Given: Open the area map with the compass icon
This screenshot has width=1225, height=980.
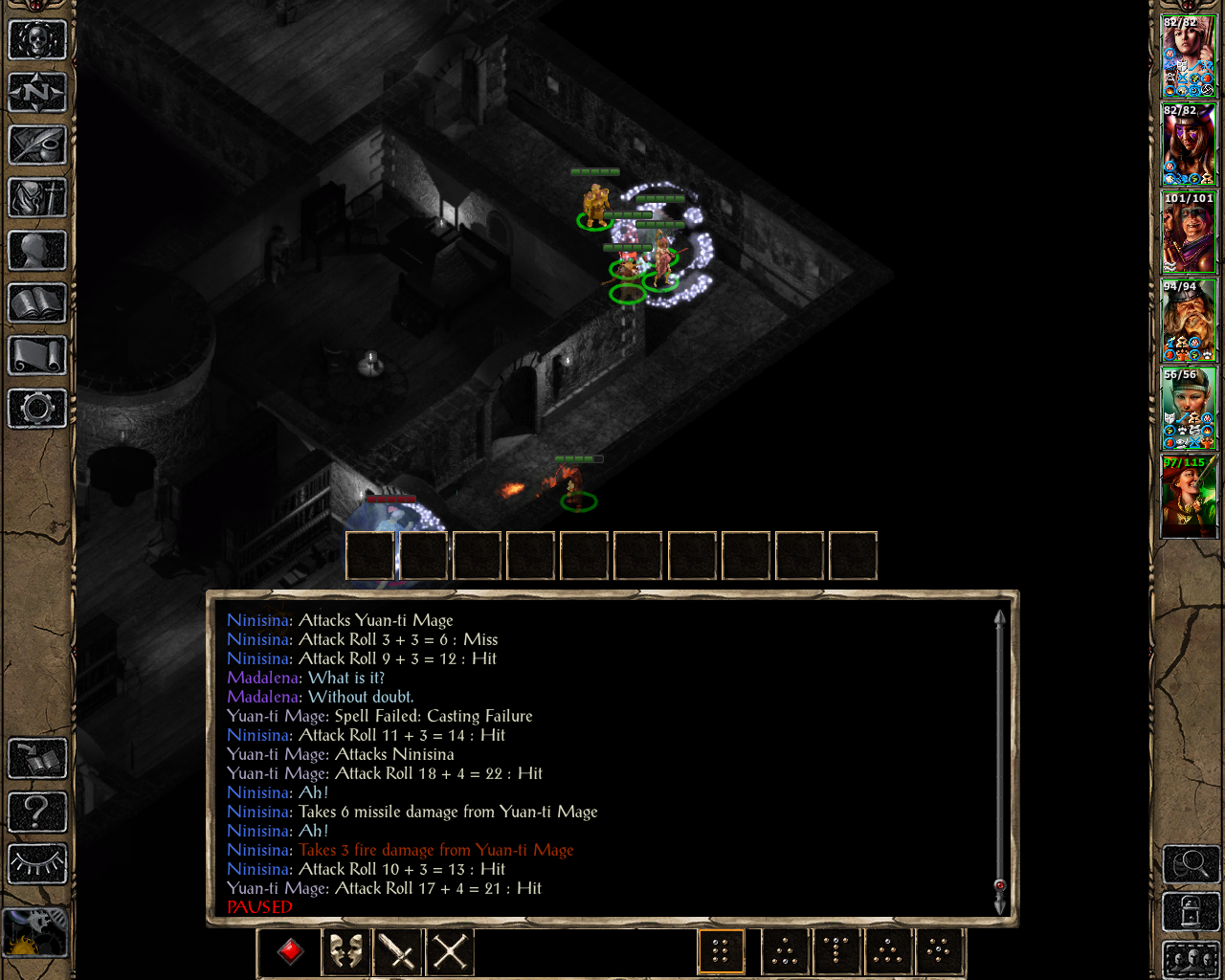Looking at the screenshot, I should point(37,93).
